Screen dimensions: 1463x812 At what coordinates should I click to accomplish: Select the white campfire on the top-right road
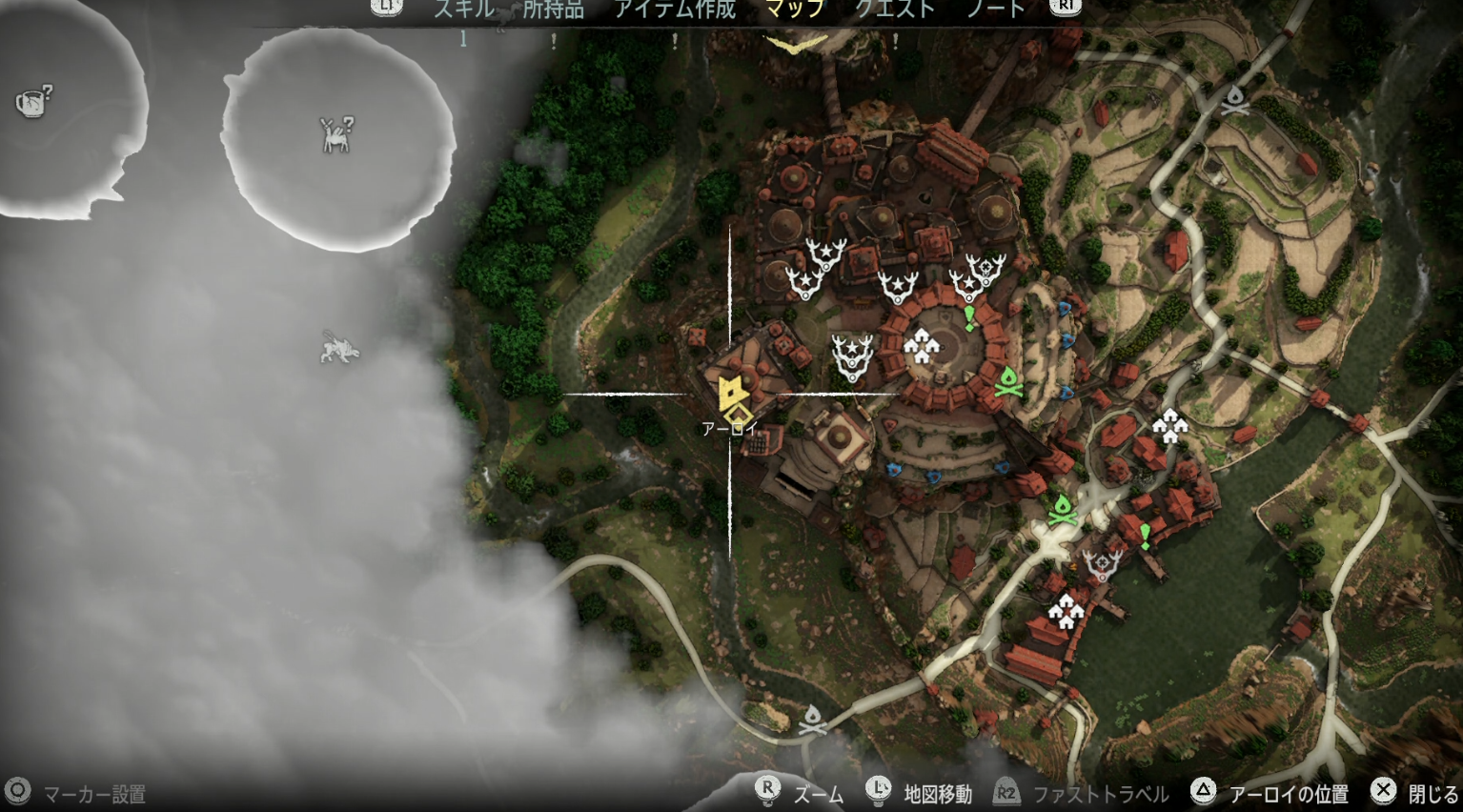point(1235,100)
